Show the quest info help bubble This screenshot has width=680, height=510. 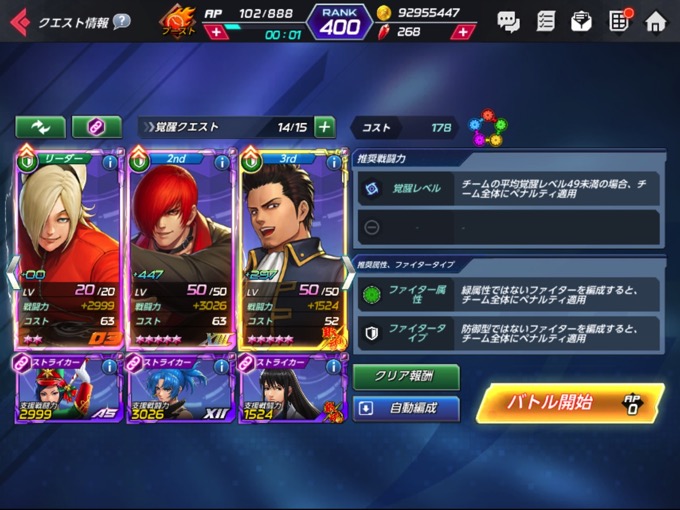tap(121, 21)
